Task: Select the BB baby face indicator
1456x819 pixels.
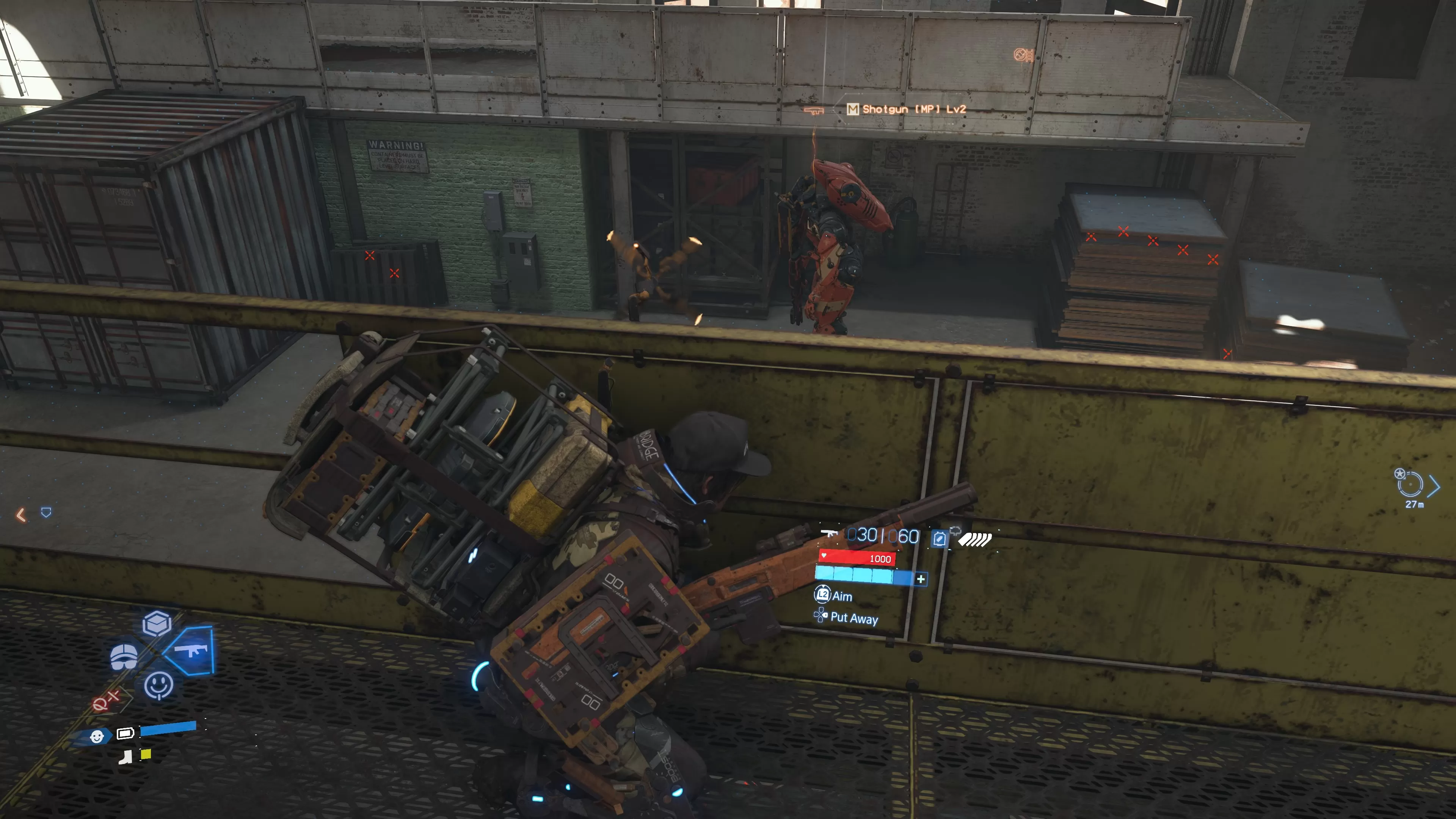Action: (97, 736)
